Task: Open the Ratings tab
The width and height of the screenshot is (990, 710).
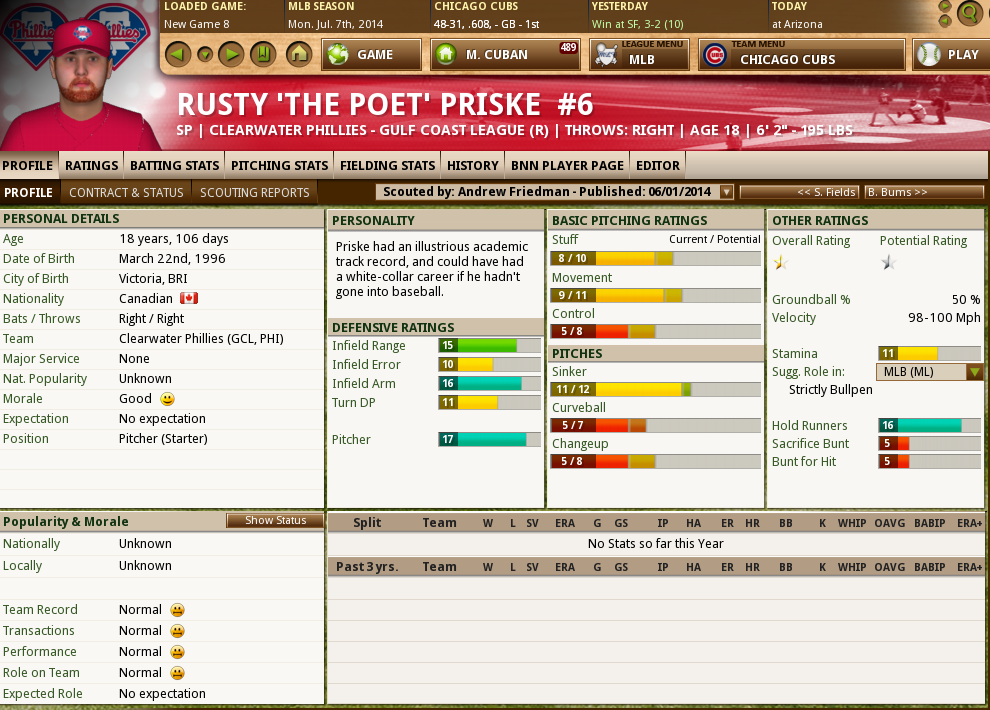Action: [92, 165]
